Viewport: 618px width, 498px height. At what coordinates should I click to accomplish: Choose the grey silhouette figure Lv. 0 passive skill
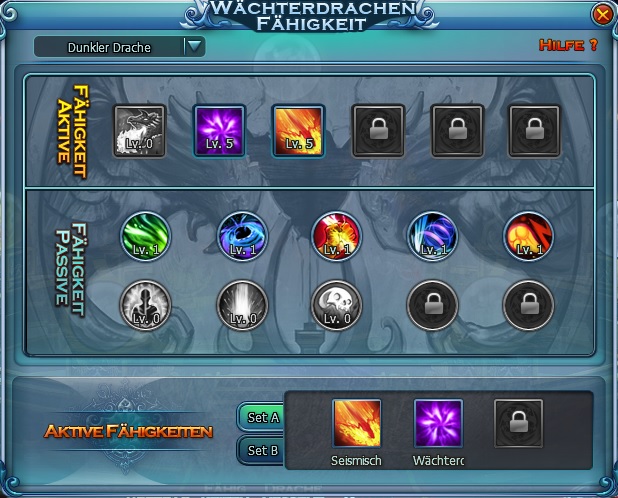coord(144,304)
